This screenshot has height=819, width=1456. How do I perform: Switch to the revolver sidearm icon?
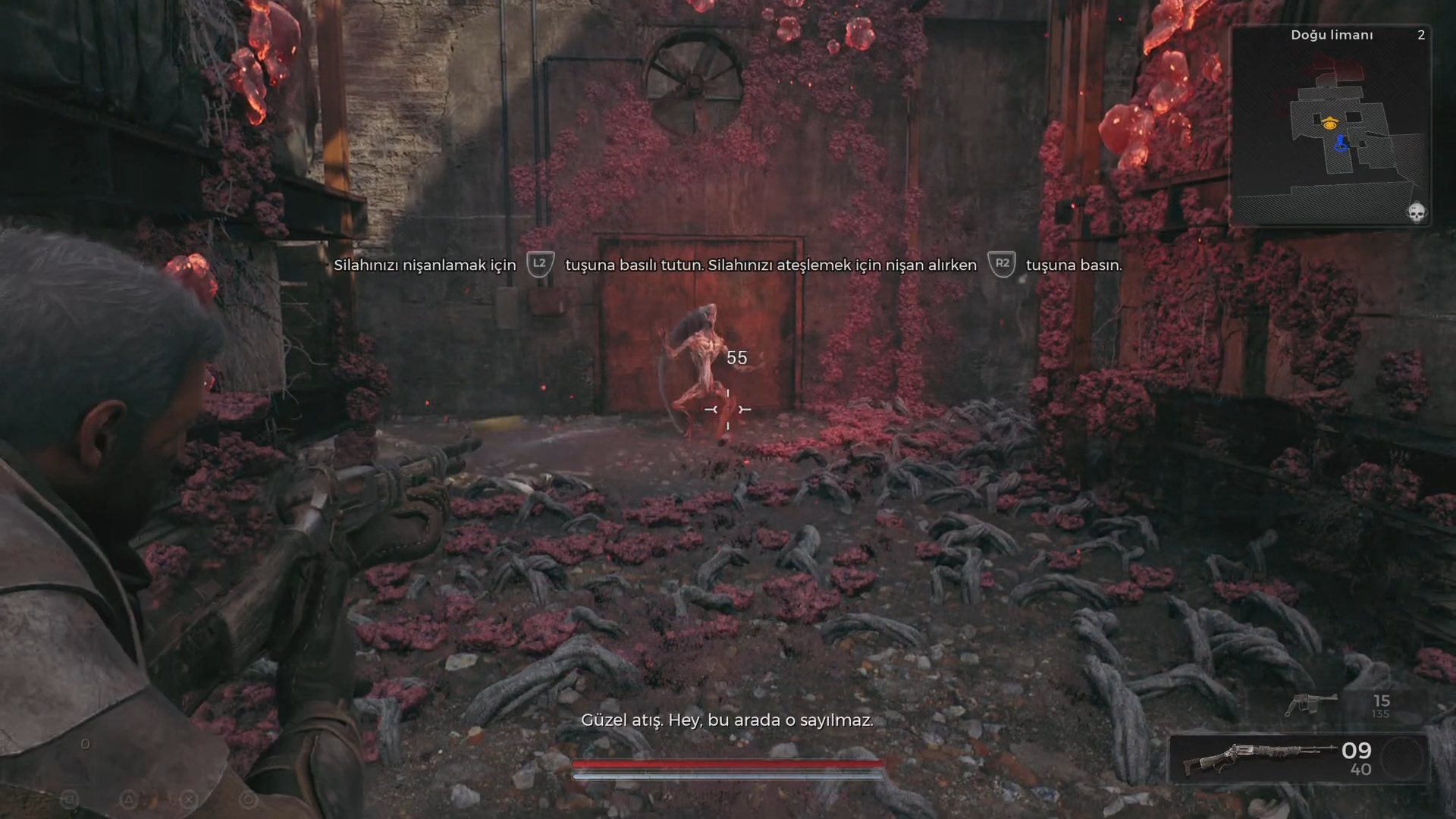point(1311,704)
